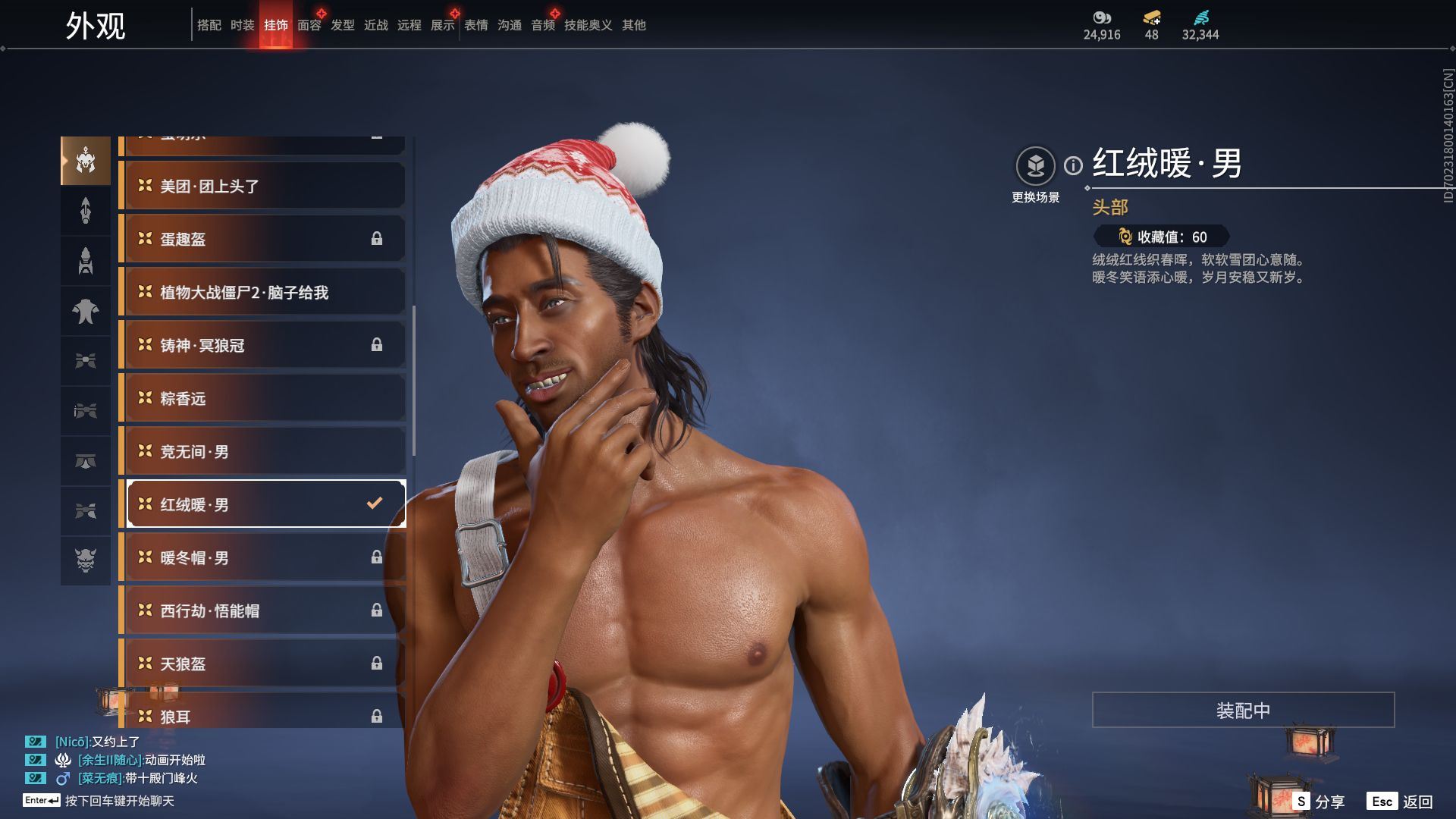Open the 面容 tab
This screenshot has width=1456, height=819.
[309, 25]
